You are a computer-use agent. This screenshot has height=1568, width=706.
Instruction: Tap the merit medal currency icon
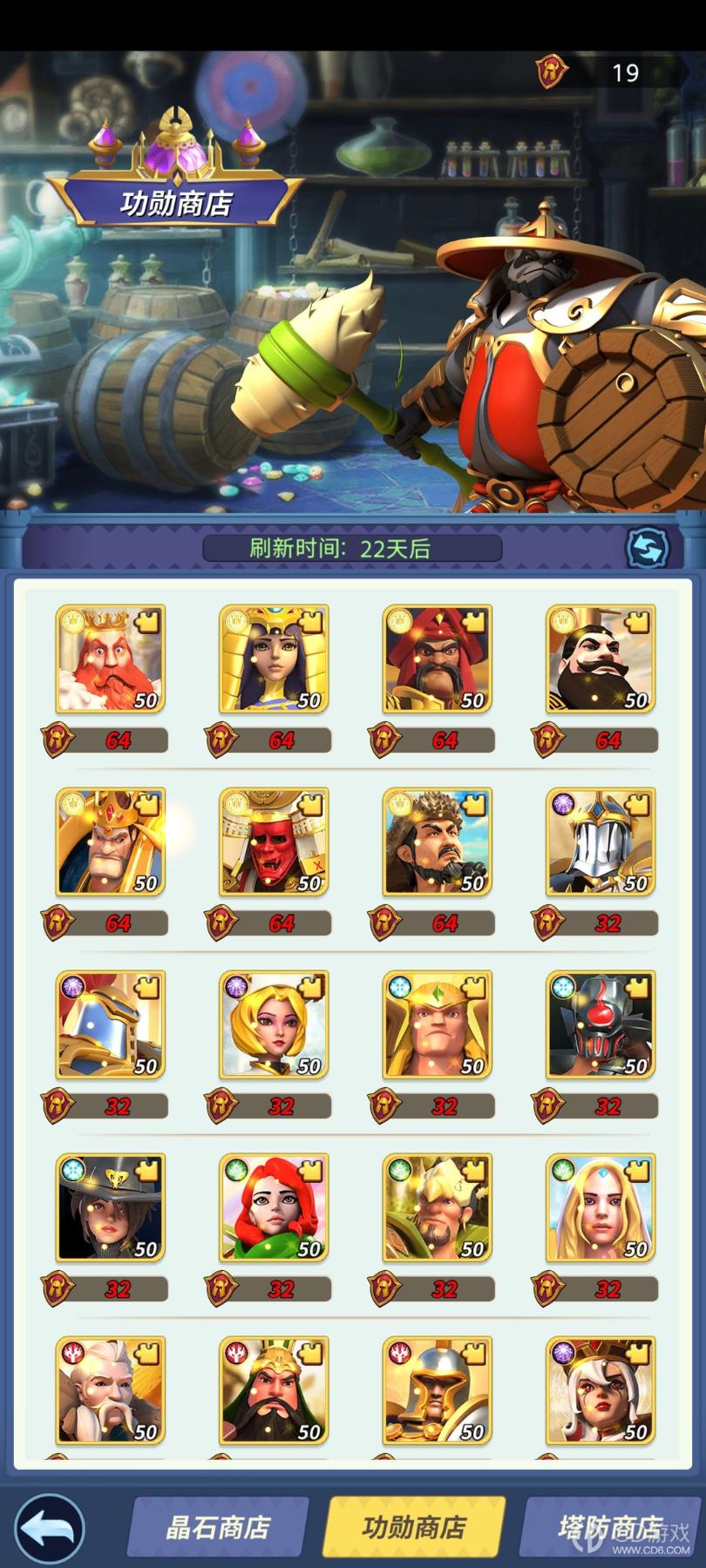[552, 71]
